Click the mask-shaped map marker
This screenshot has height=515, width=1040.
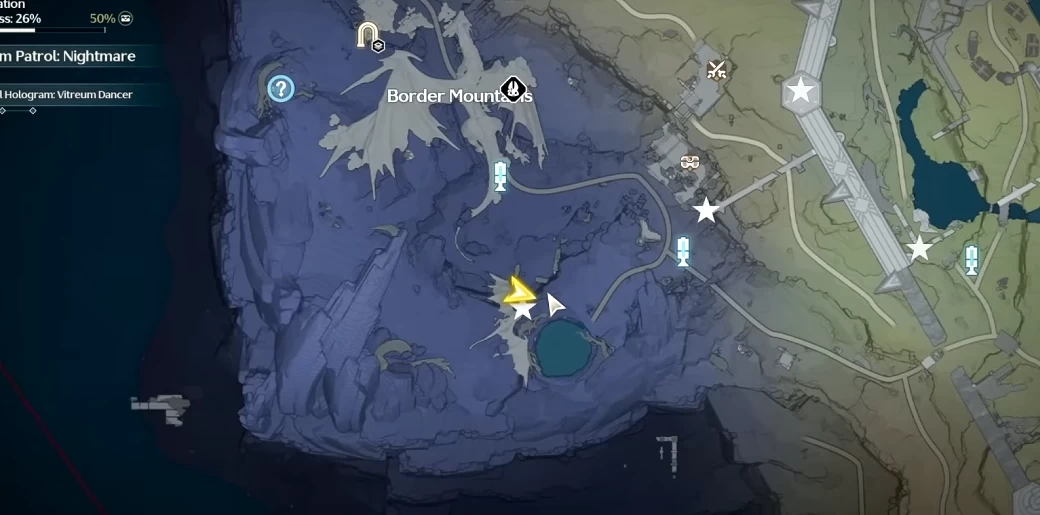[x=689, y=162]
